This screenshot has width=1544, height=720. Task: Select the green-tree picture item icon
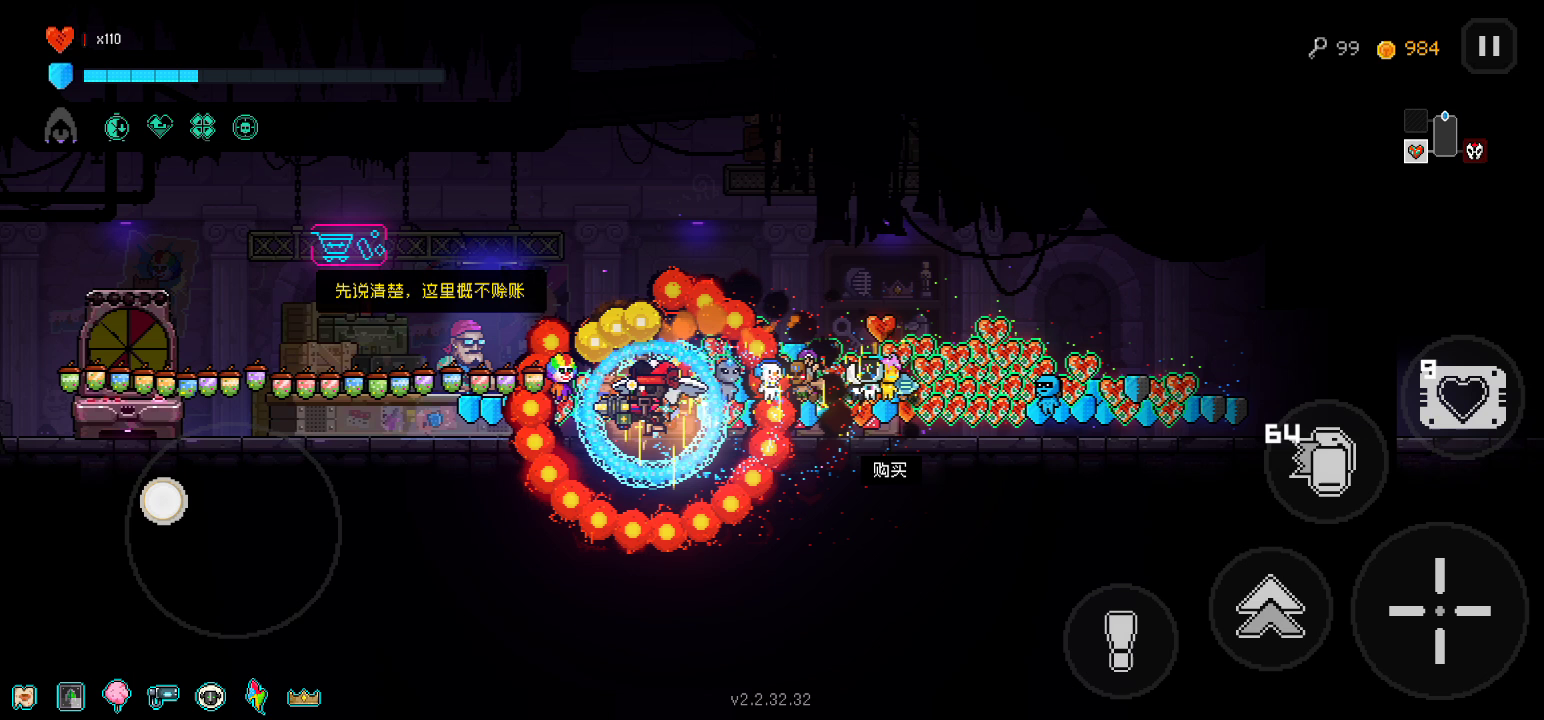(70, 696)
